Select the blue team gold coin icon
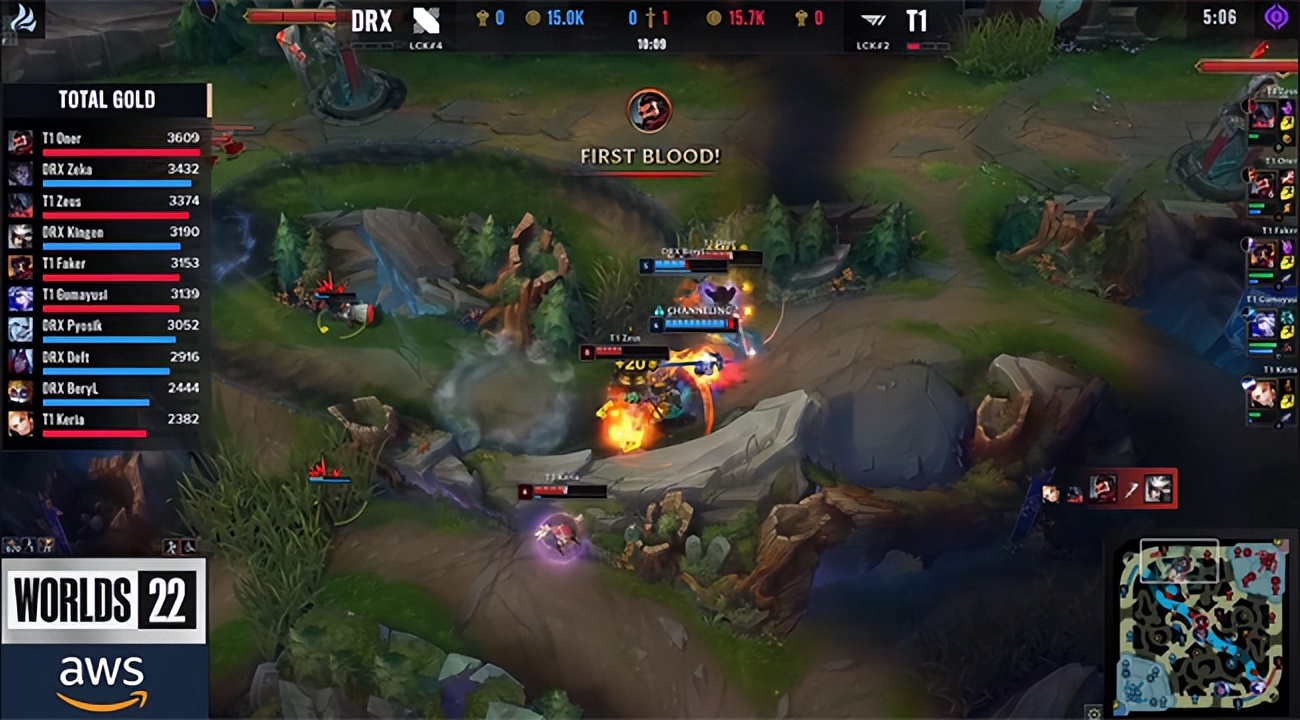Screen dimensions: 1300x720 pos(532,17)
